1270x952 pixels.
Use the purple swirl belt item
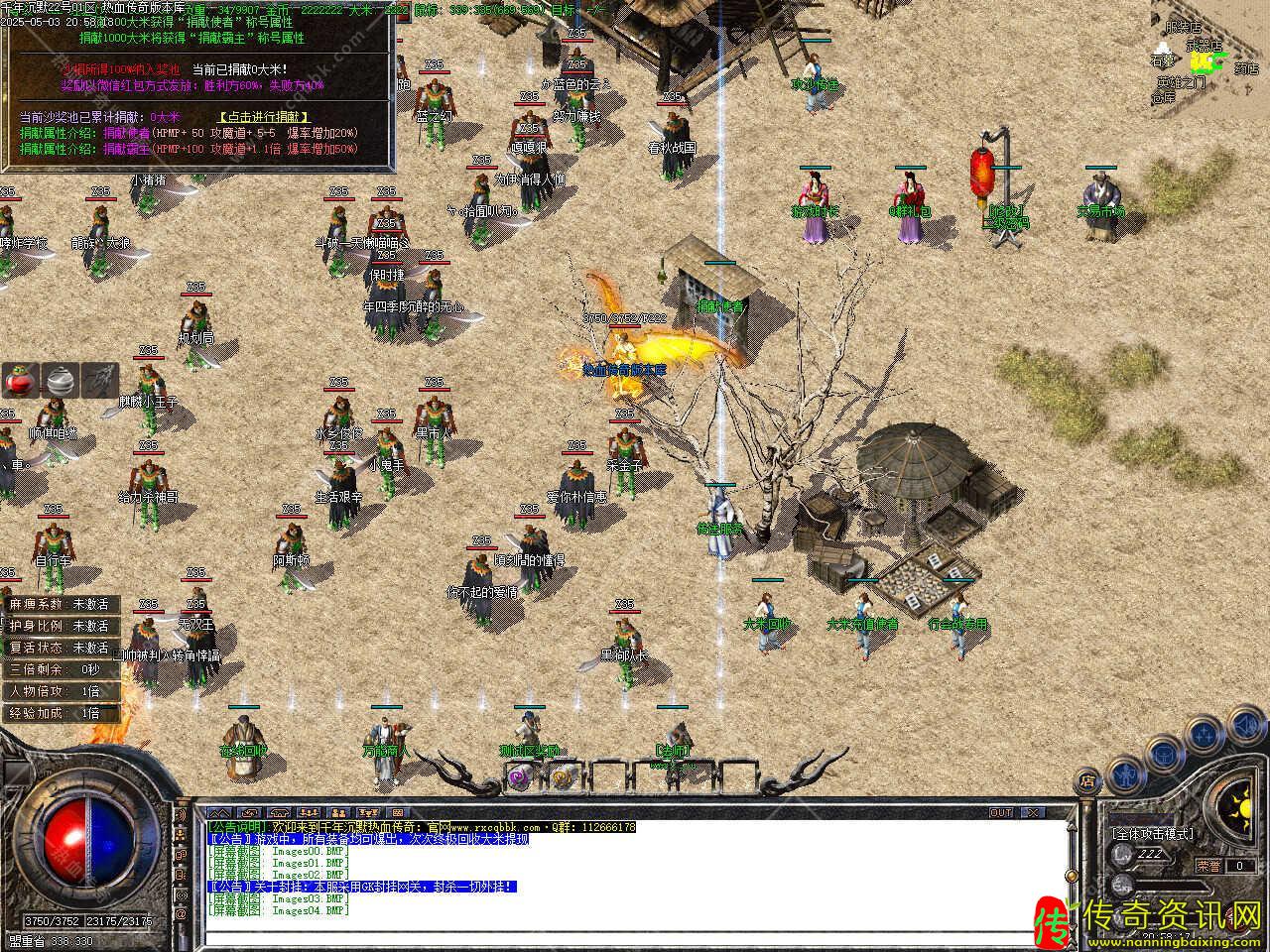pos(517,777)
